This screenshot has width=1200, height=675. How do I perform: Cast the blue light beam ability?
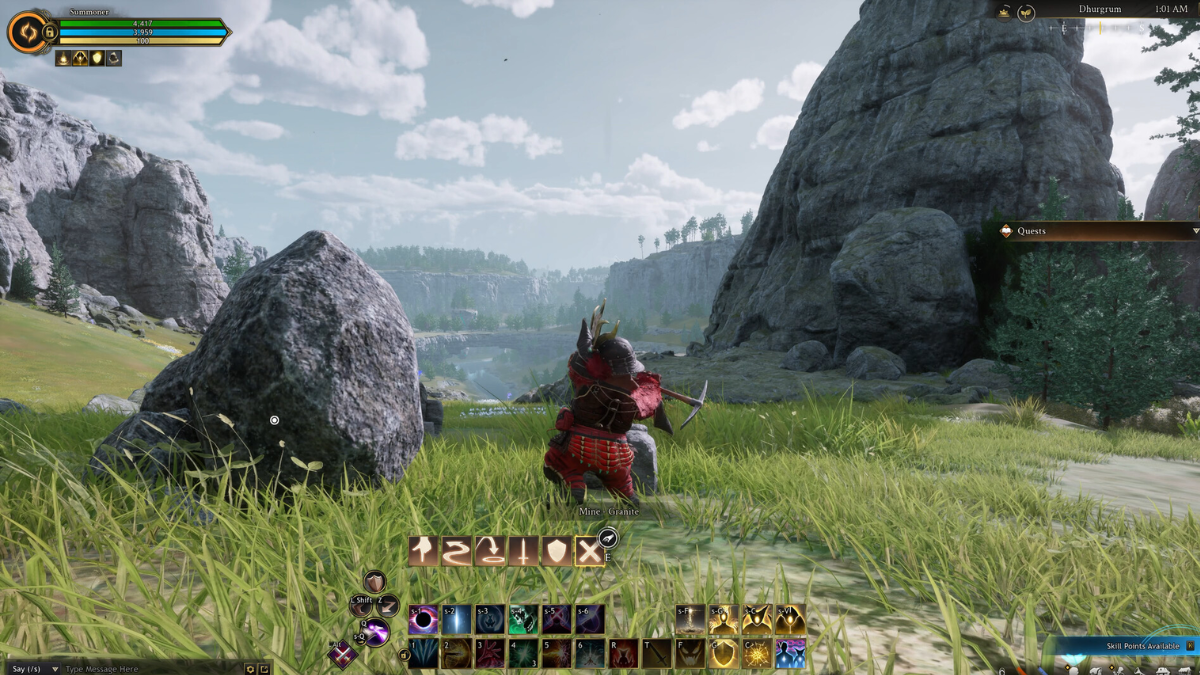pyautogui.click(x=457, y=620)
